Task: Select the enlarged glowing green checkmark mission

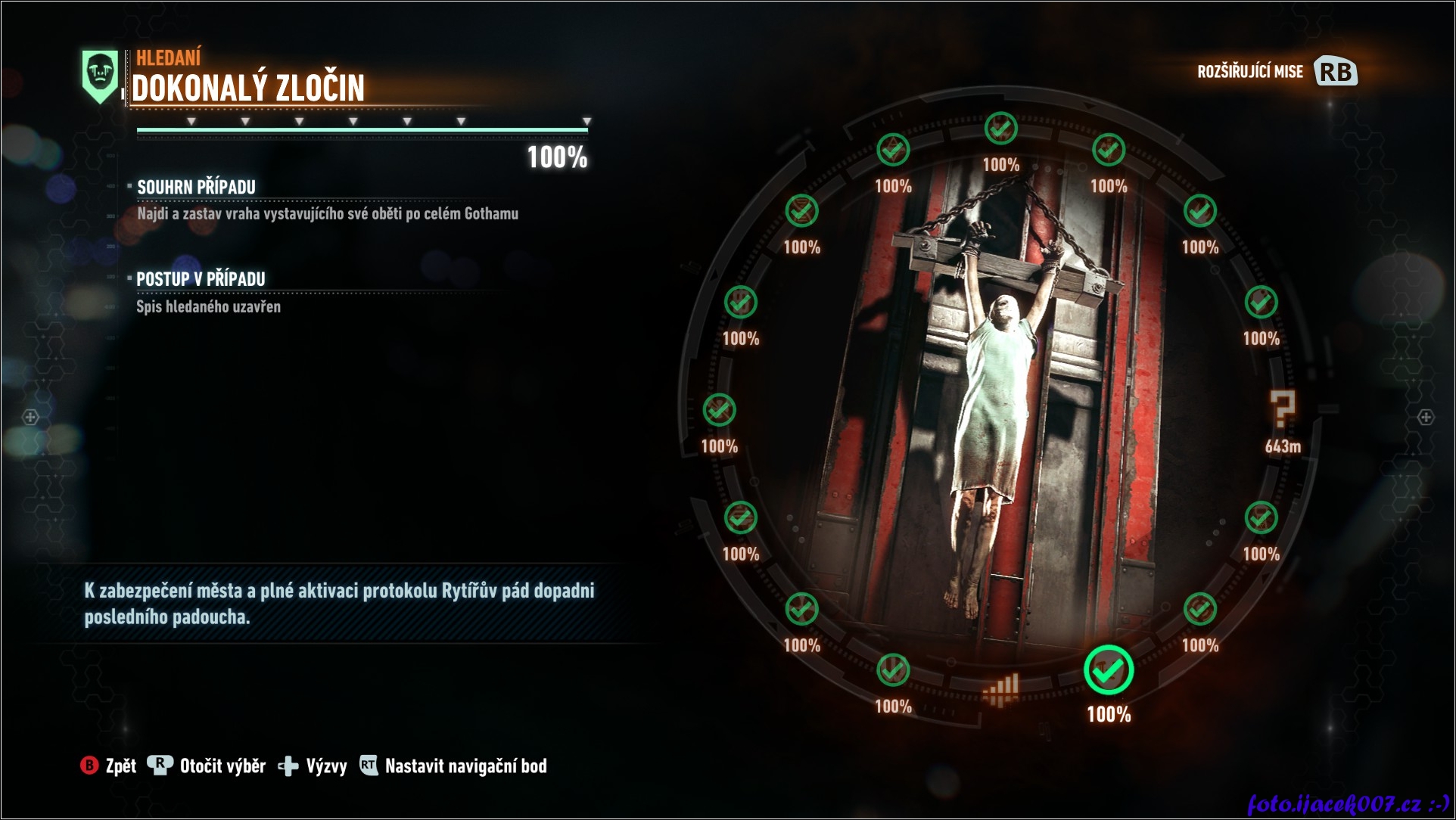Action: (x=1109, y=671)
